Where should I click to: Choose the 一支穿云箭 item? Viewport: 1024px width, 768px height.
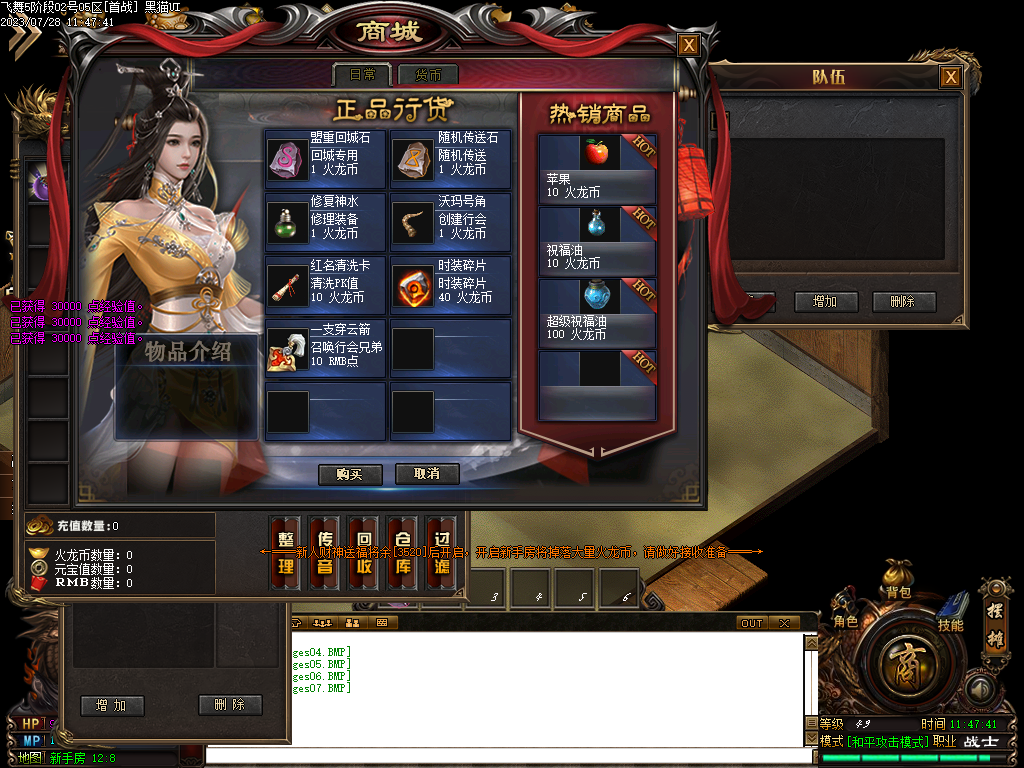click(325, 348)
